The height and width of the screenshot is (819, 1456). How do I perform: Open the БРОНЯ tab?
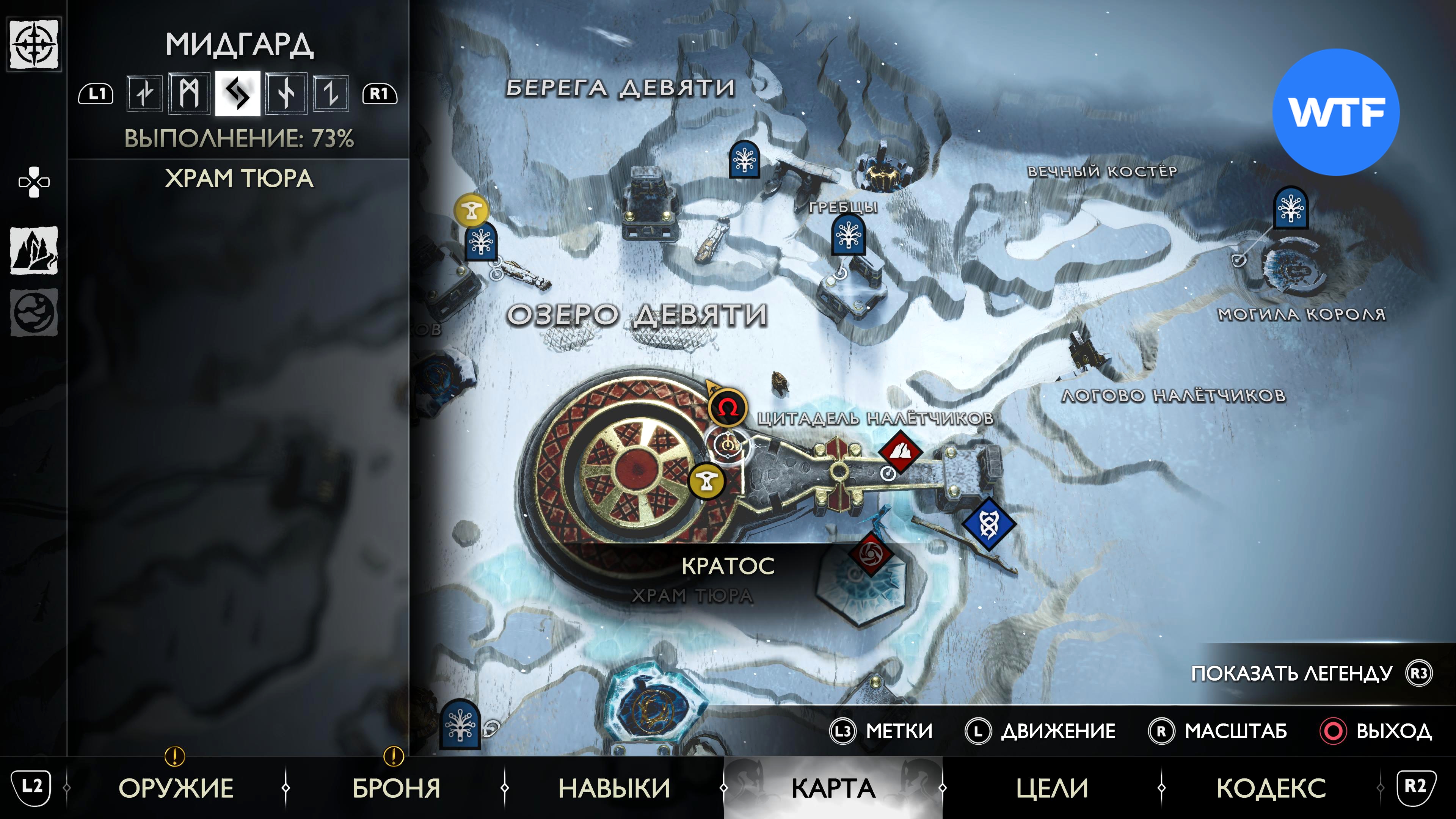click(395, 788)
